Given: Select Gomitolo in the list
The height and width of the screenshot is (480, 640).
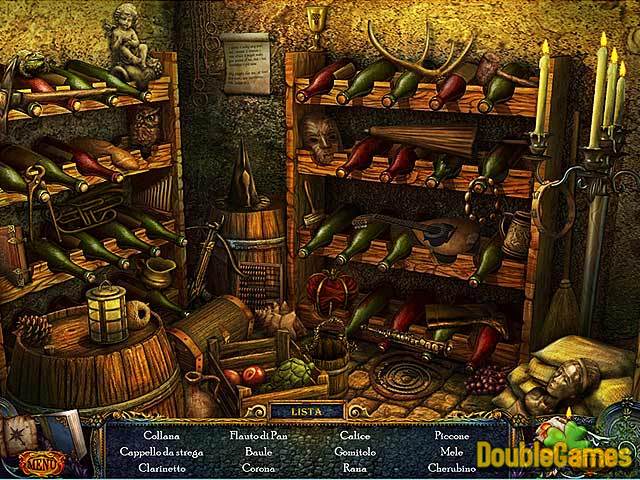Looking at the screenshot, I should (x=355, y=452).
